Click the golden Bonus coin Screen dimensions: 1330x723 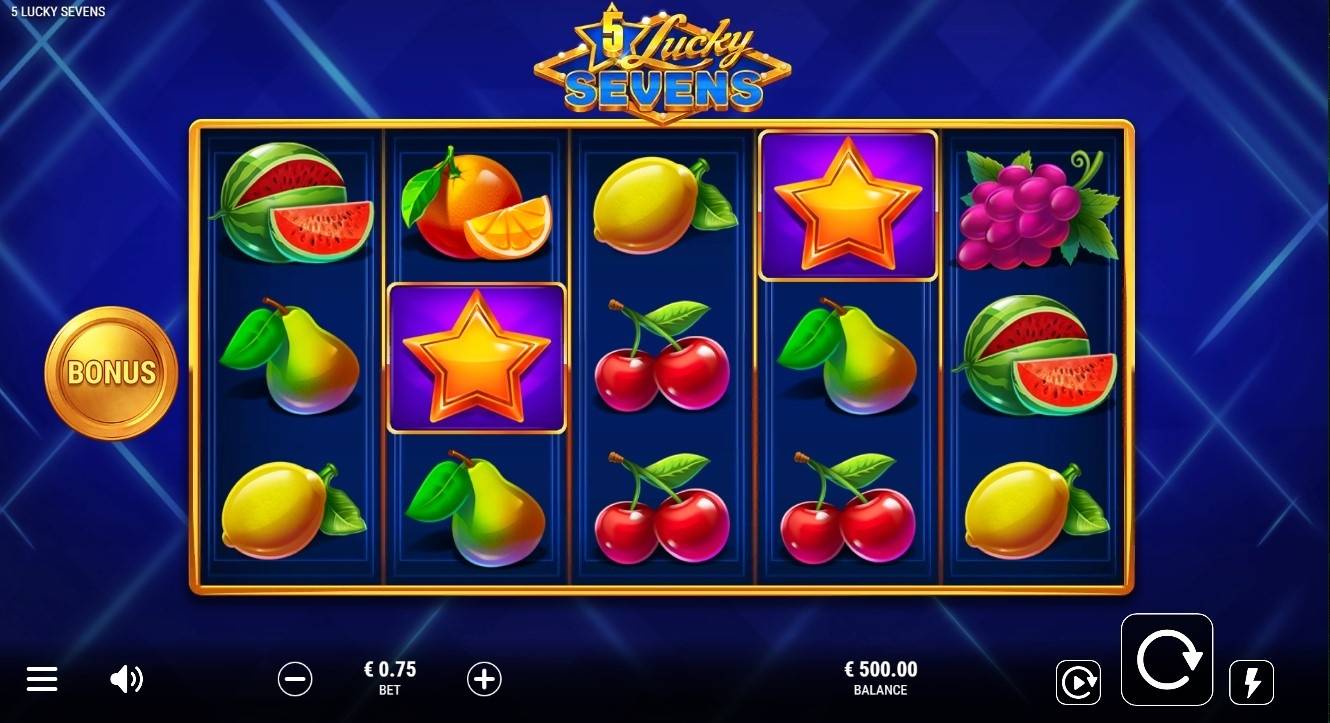(110, 370)
